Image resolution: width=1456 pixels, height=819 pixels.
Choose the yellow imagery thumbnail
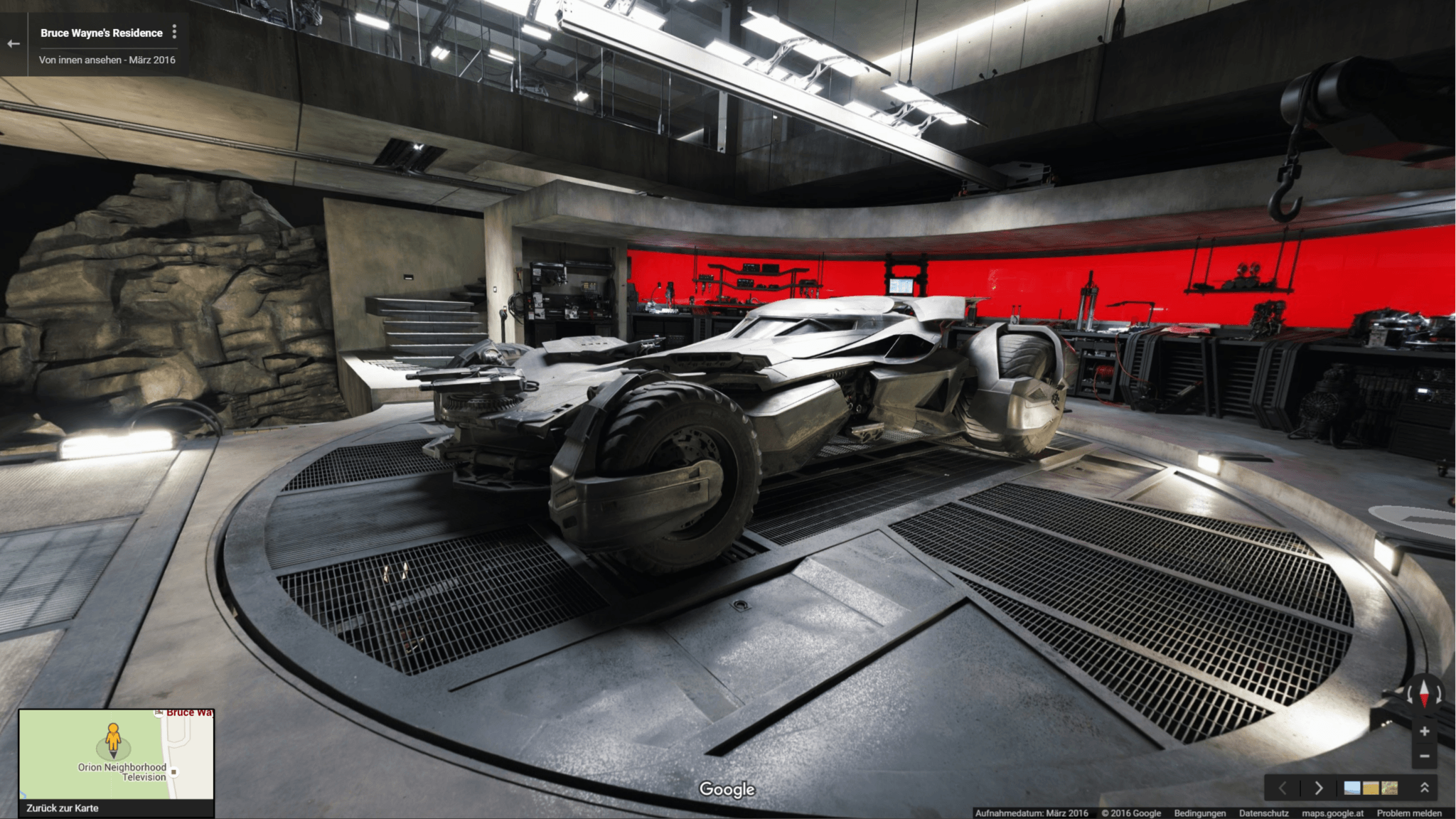coord(1371,788)
